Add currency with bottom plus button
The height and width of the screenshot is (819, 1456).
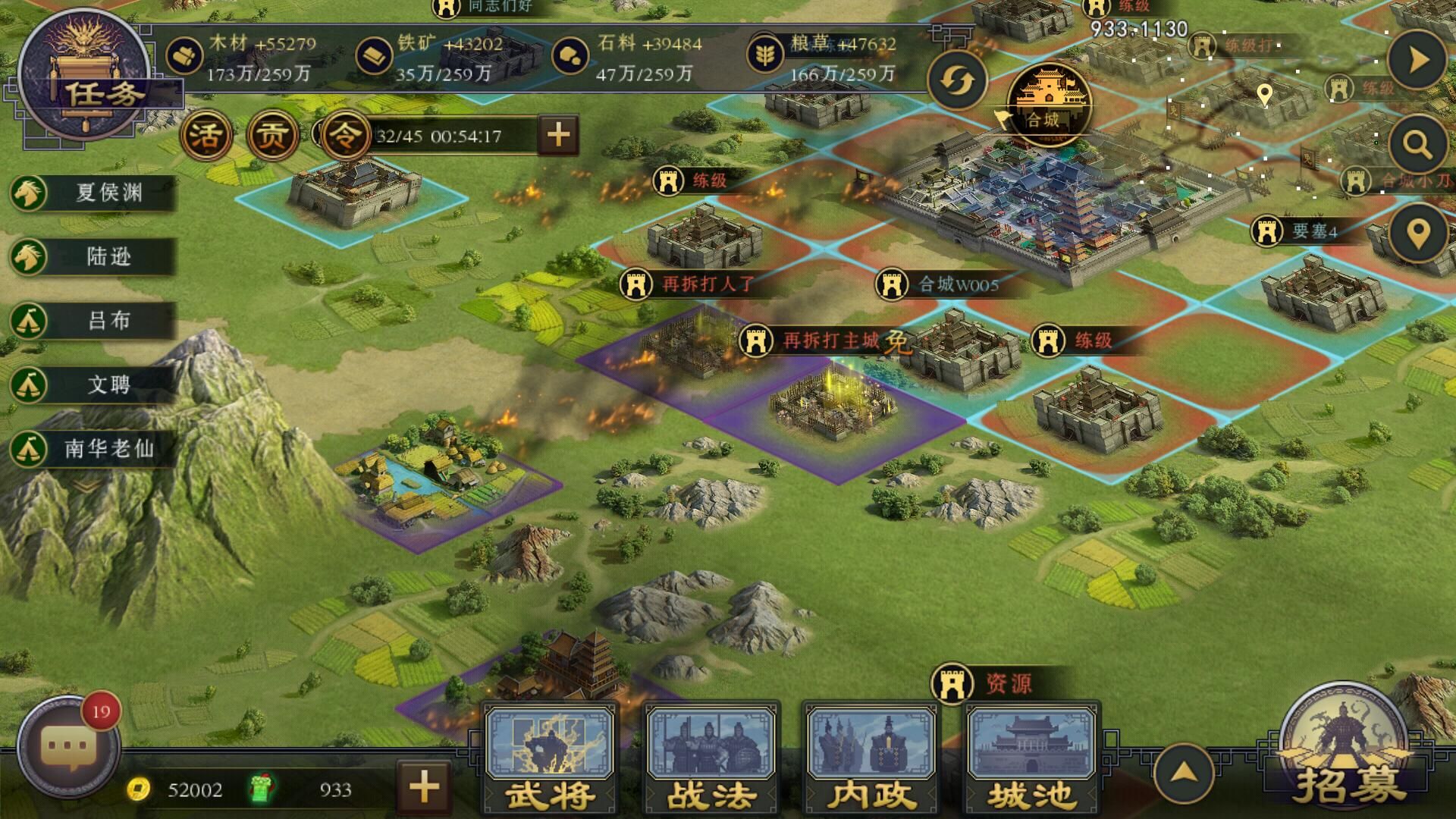coord(424,787)
